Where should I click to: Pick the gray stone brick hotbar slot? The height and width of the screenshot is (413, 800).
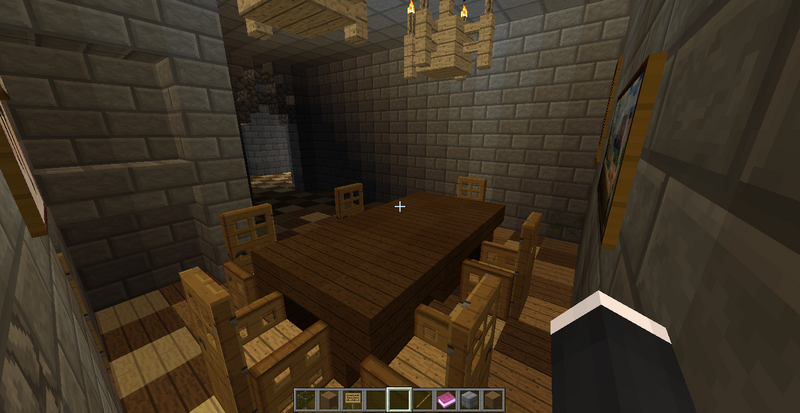click(470, 400)
